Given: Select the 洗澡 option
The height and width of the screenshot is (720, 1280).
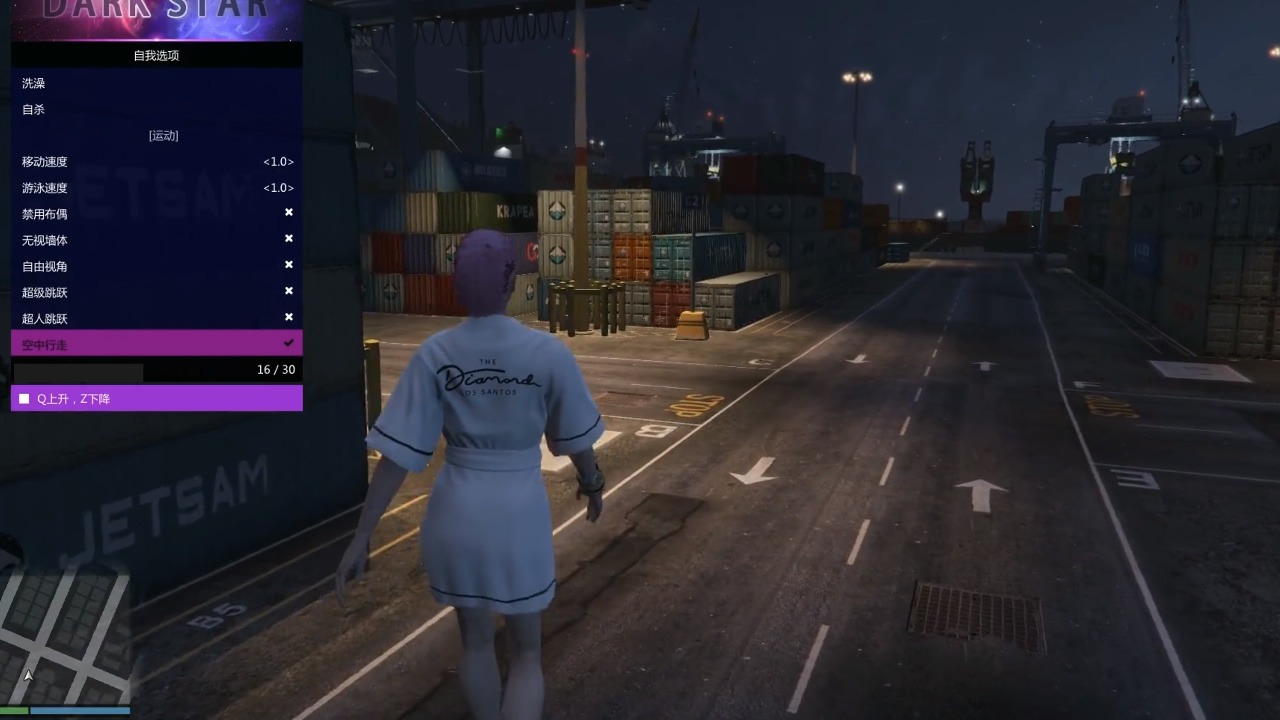Looking at the screenshot, I should click(x=33, y=83).
